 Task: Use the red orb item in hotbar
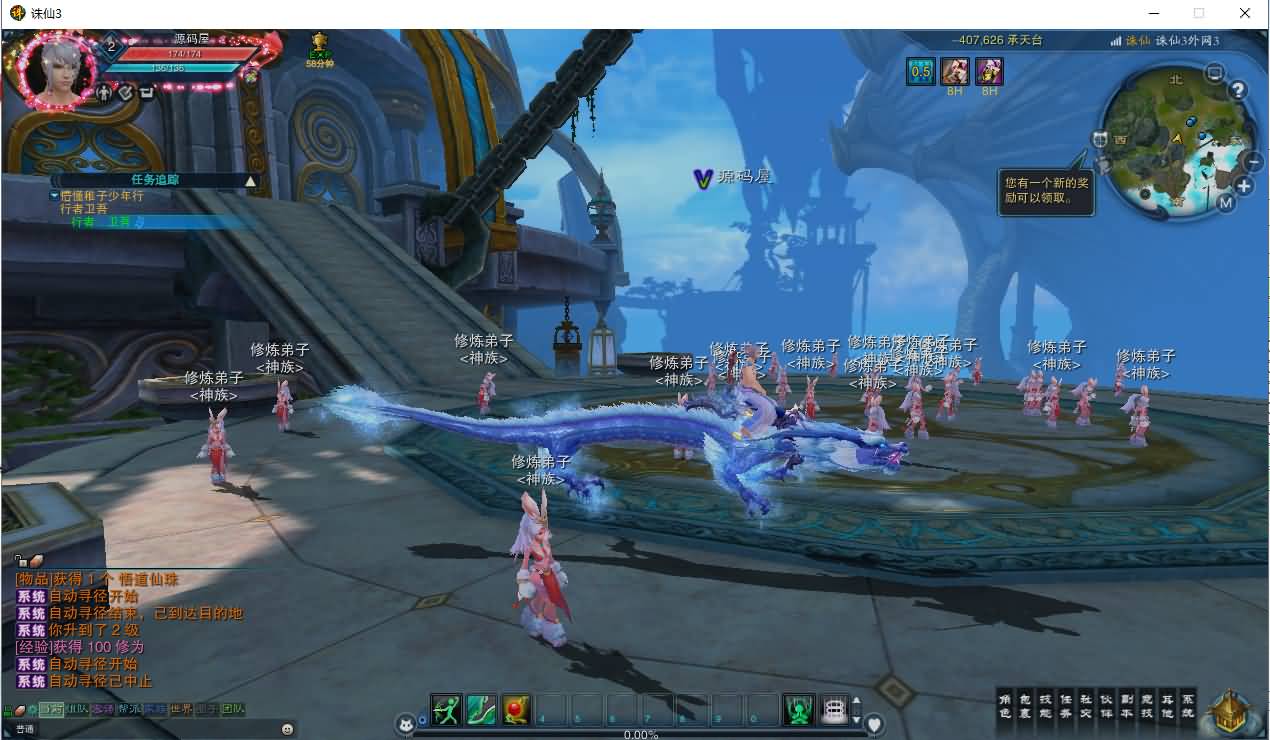[x=516, y=709]
